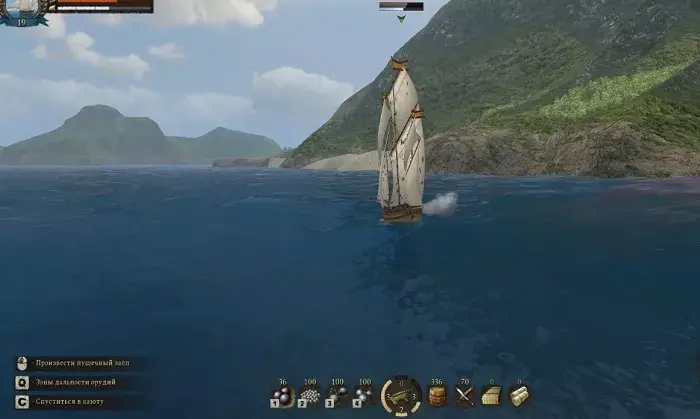The width and height of the screenshot is (700, 419).
Task: Open the gunpowder barrel icon
Action: click(436, 396)
